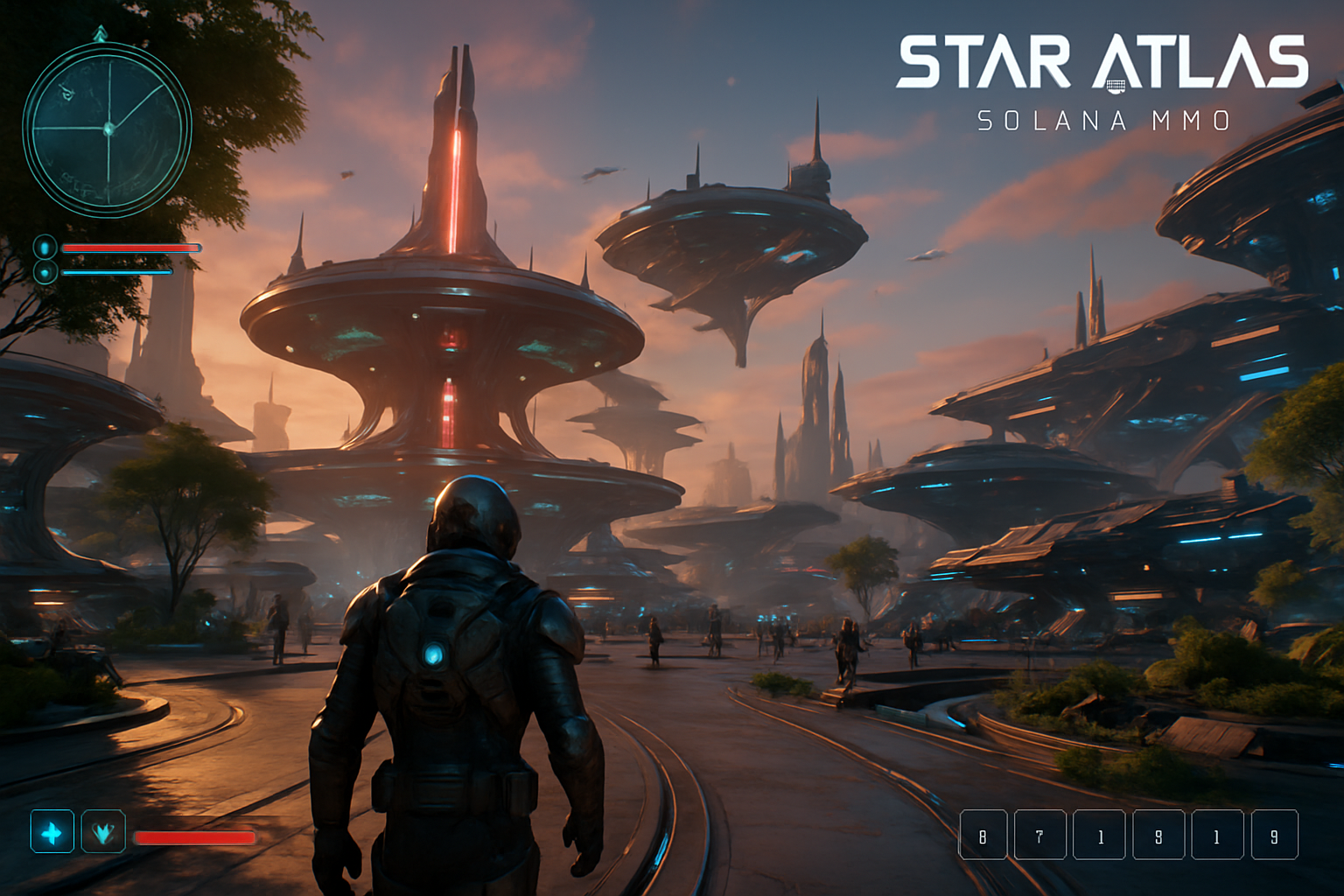Click the round shield indicator beside the blue bar
Viewport: 1344px width, 896px height.
(44, 270)
